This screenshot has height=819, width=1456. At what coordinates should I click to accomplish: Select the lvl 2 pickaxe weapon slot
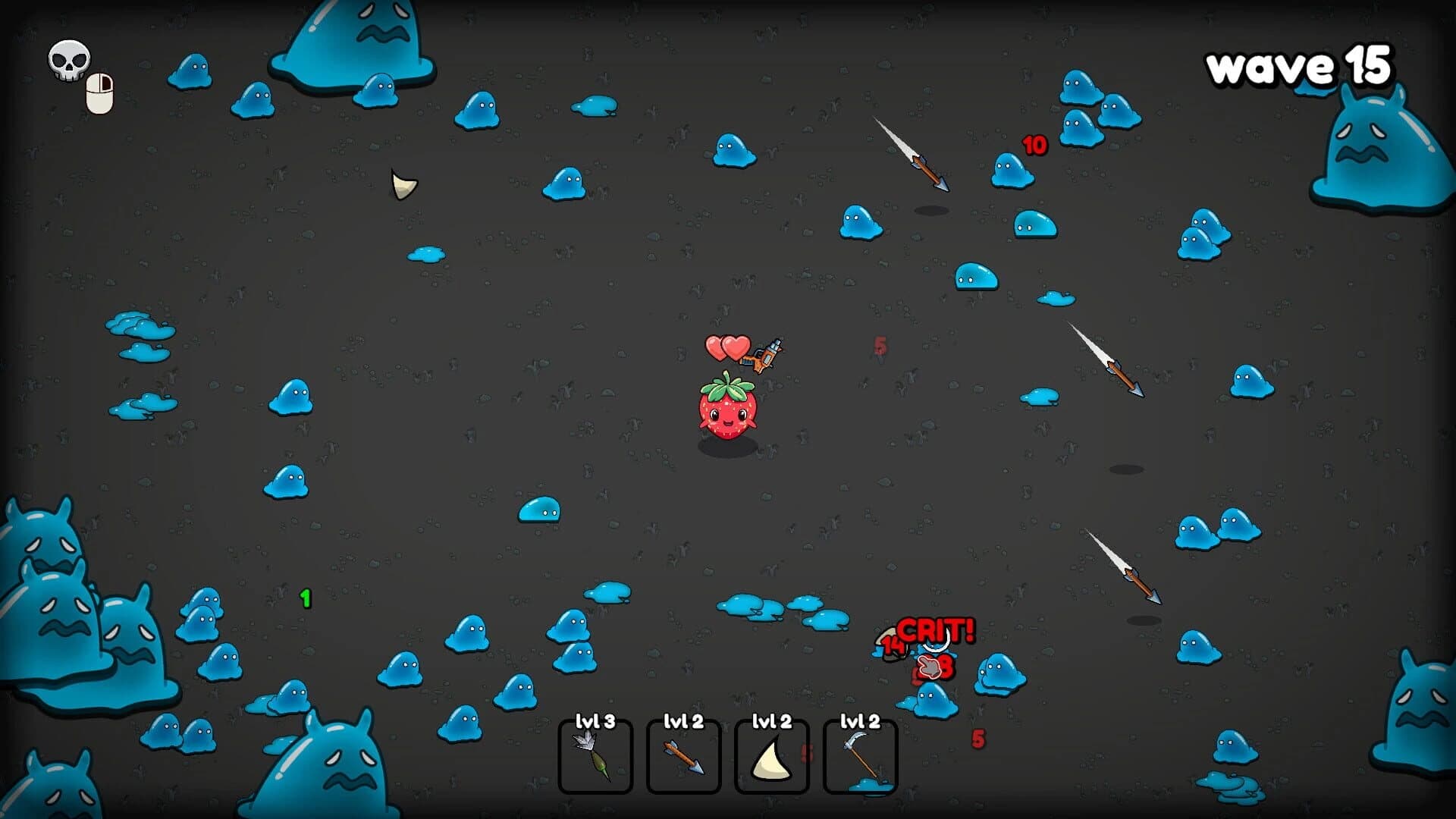[859, 757]
